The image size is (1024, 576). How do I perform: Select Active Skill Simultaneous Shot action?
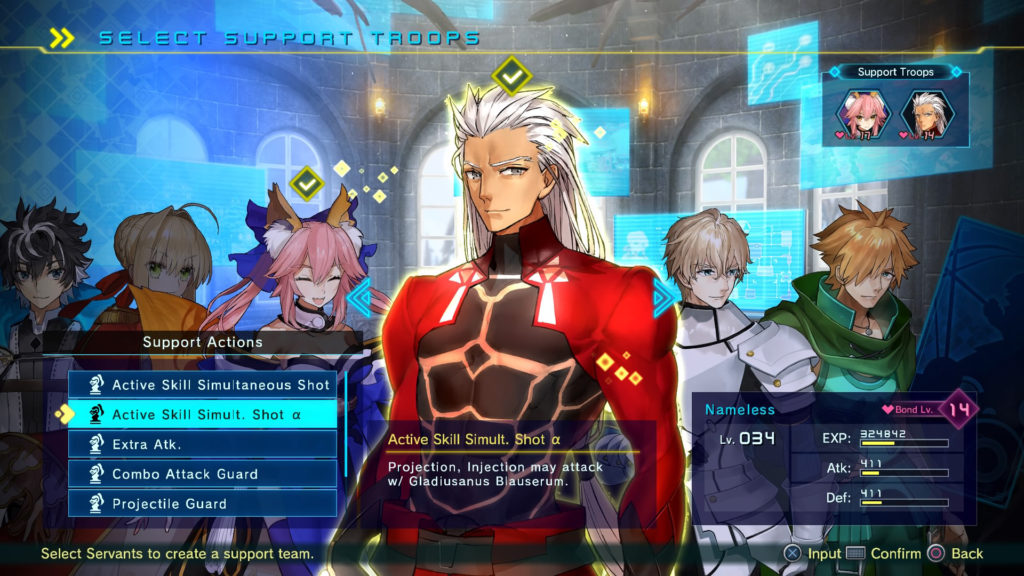click(207, 385)
